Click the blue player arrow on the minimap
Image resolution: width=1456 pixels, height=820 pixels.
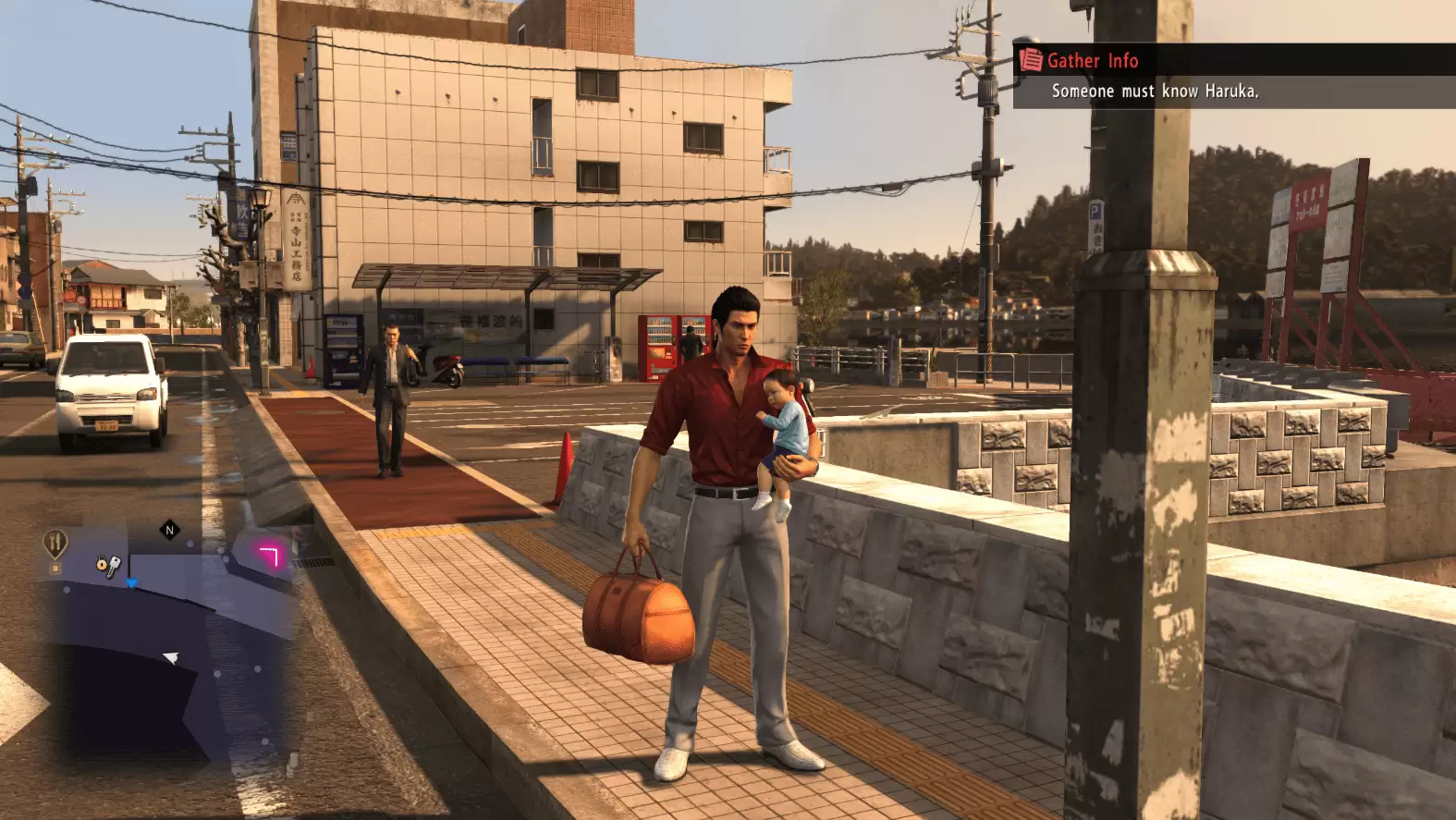131,582
